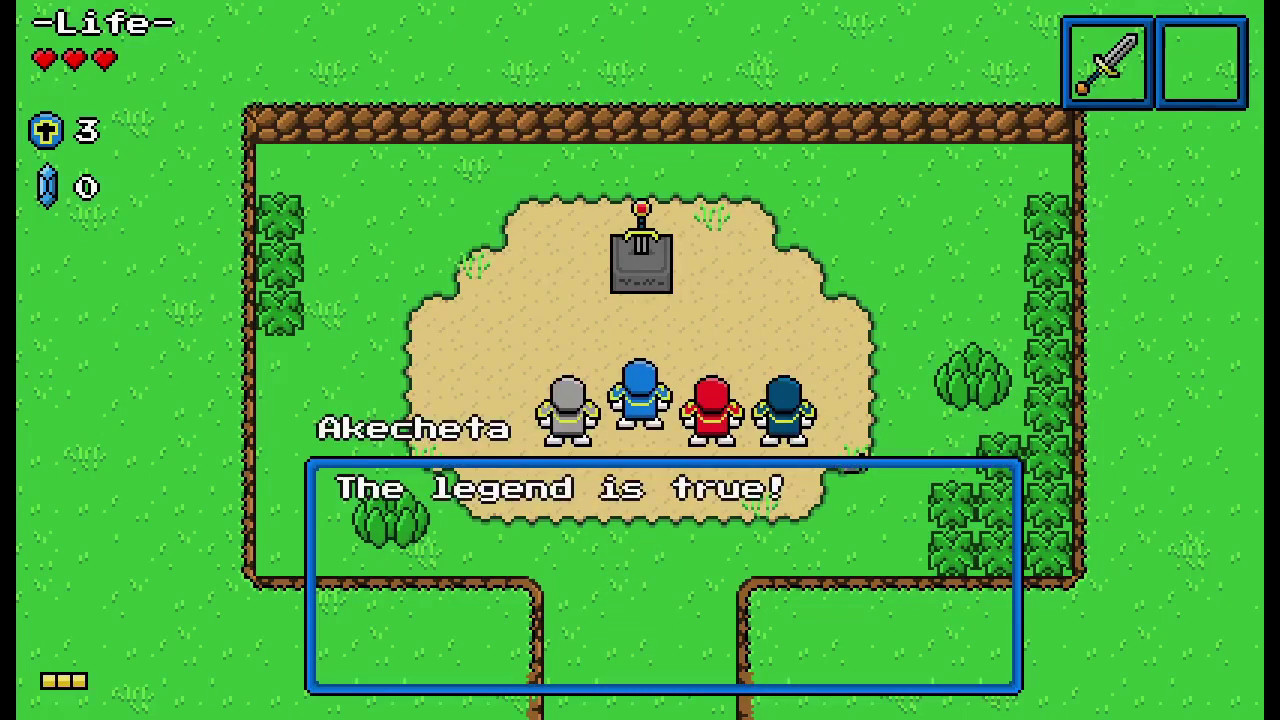Screen dimensions: 1280x720
Task: Select the dark navy knight character
Action: click(x=783, y=410)
